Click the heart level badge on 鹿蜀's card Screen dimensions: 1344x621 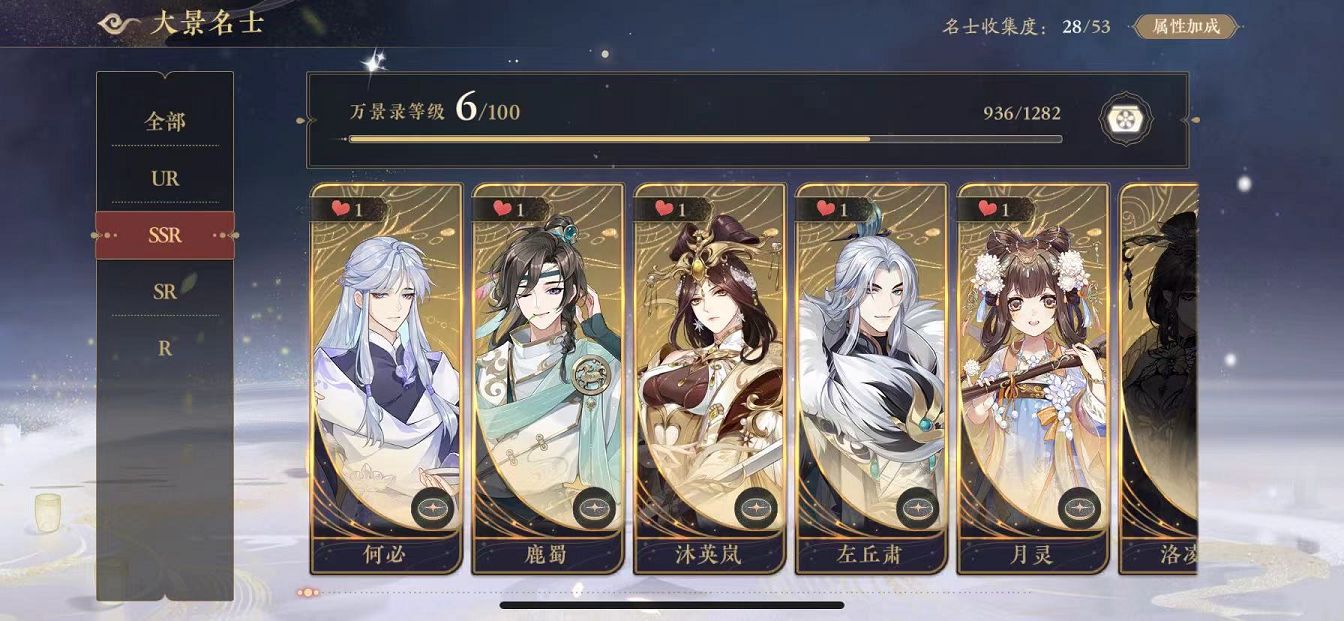[509, 209]
